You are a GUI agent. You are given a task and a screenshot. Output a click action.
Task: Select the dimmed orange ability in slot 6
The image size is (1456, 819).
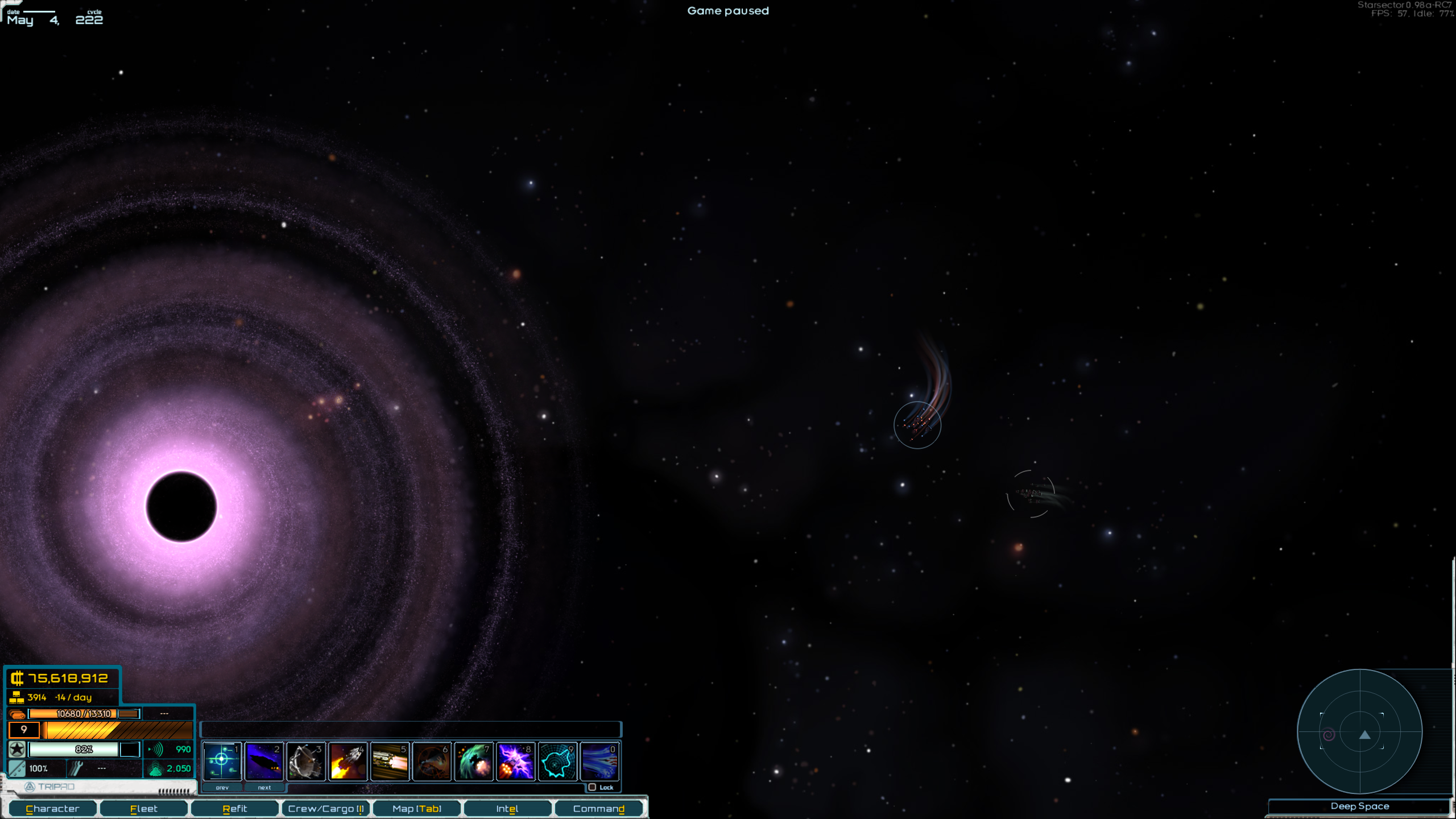pyautogui.click(x=432, y=762)
